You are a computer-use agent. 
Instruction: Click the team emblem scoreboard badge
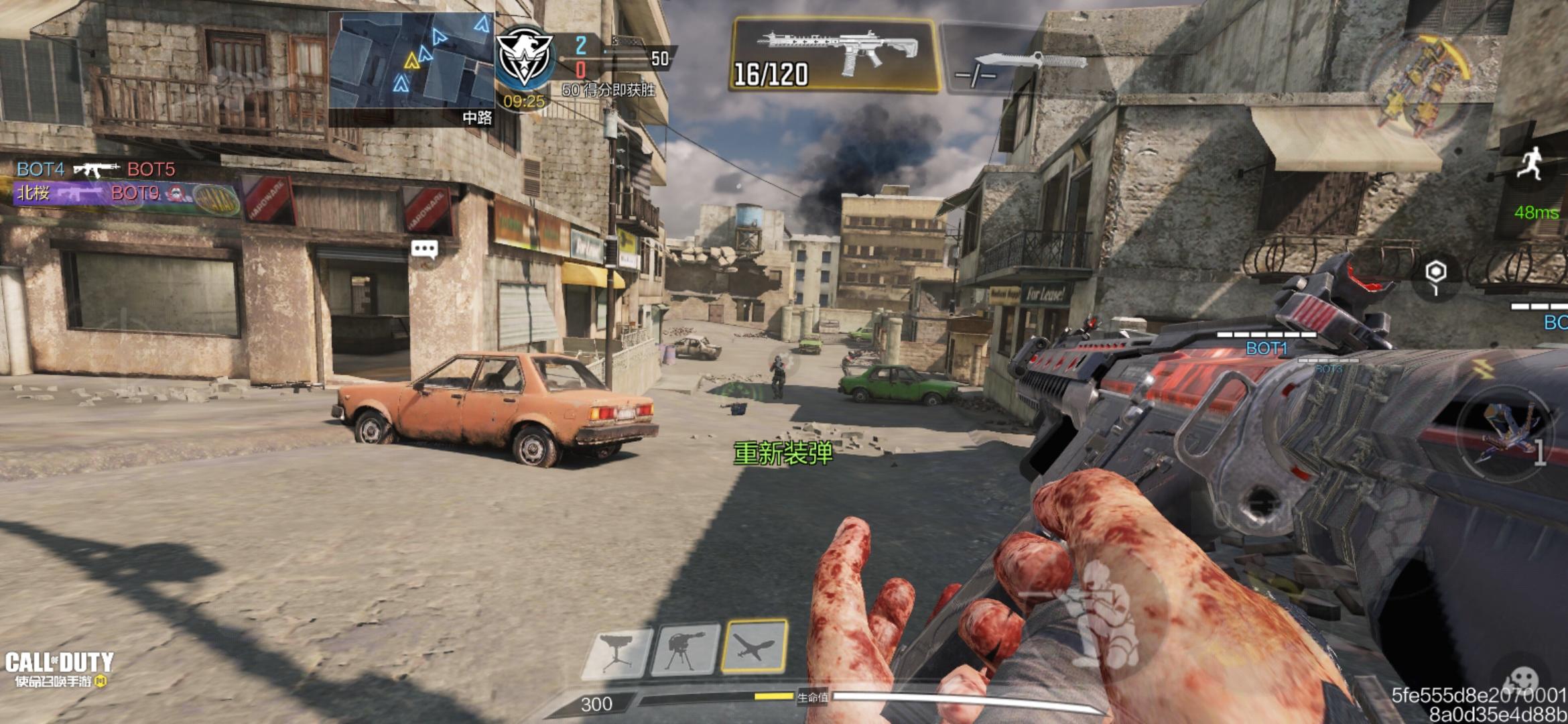pos(524,58)
